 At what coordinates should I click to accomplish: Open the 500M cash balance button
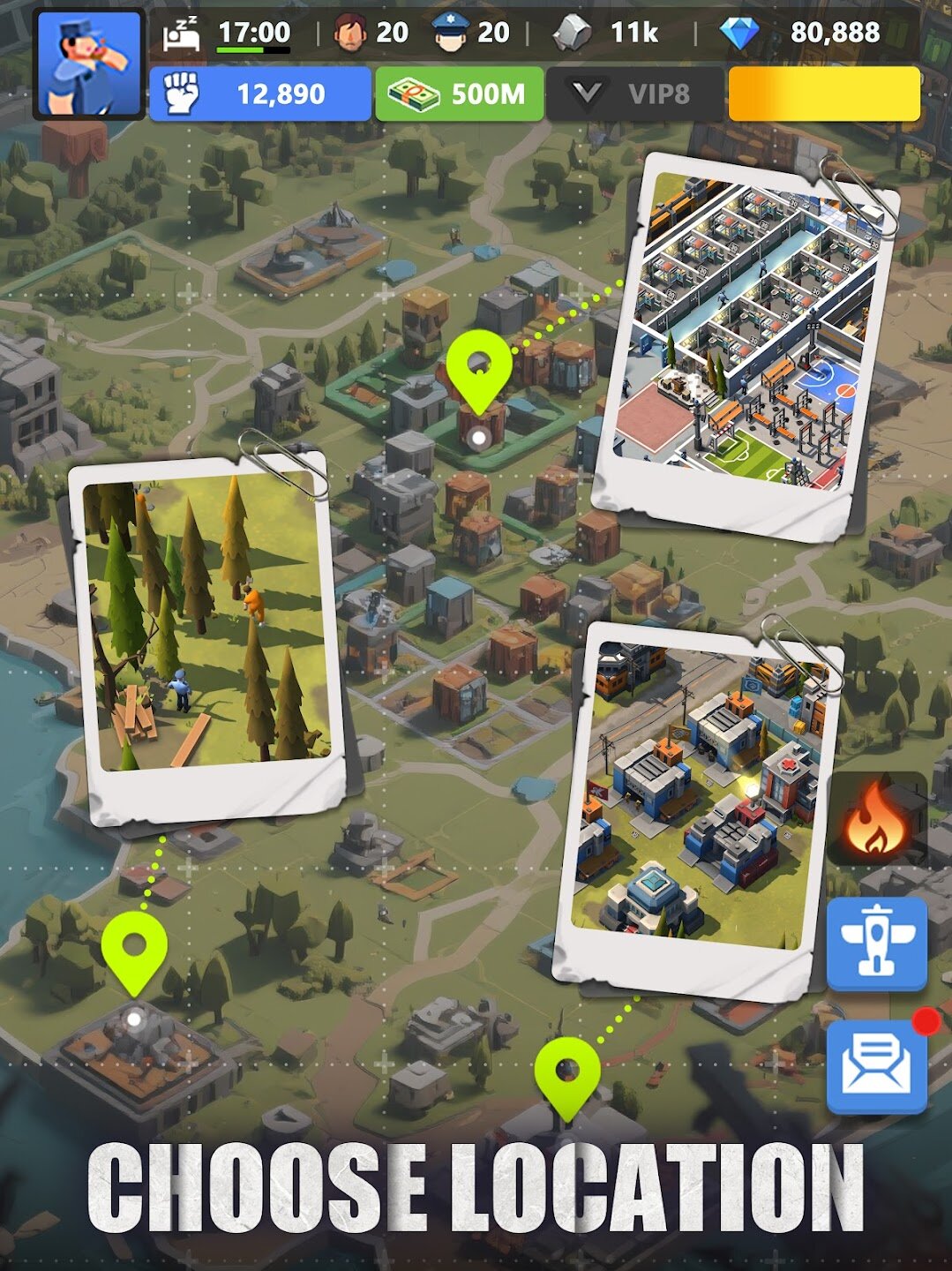pos(459,94)
